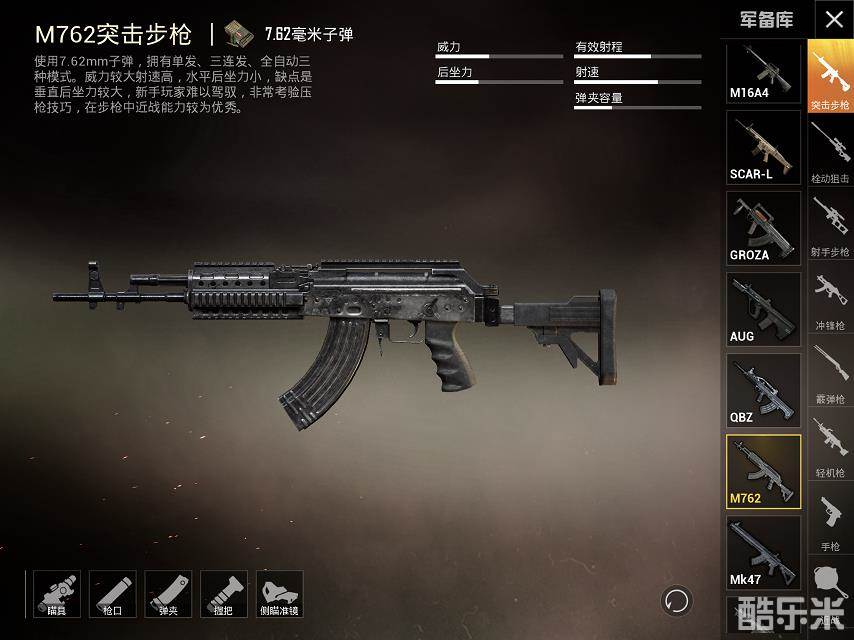Select the highlighted M762 entry
854x640 pixels.
coord(763,471)
